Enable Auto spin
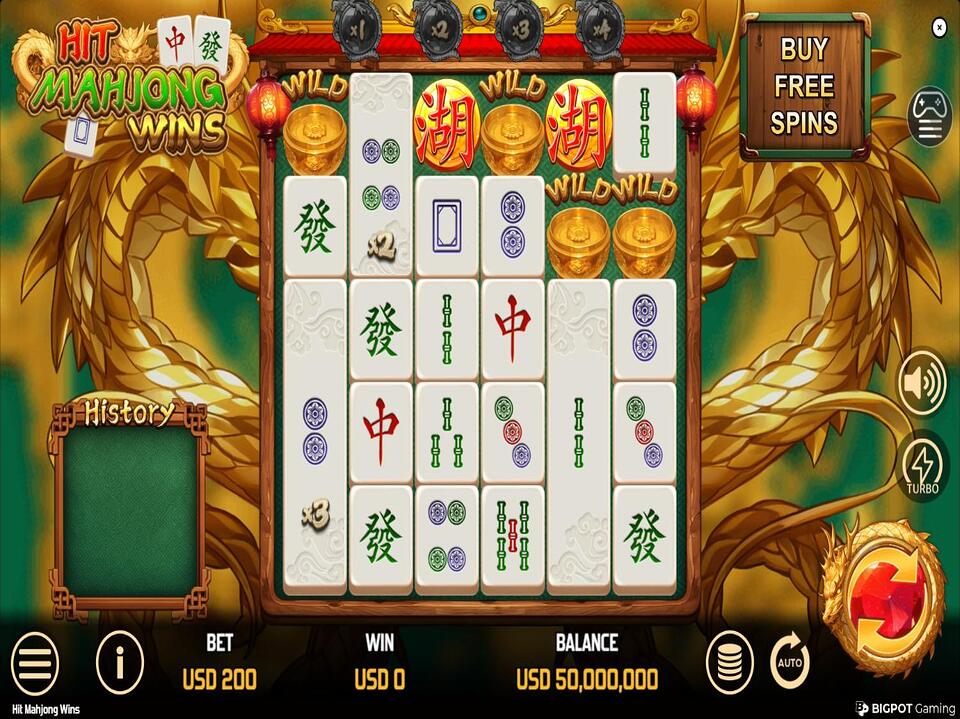The height and width of the screenshot is (719, 960). 790,661
